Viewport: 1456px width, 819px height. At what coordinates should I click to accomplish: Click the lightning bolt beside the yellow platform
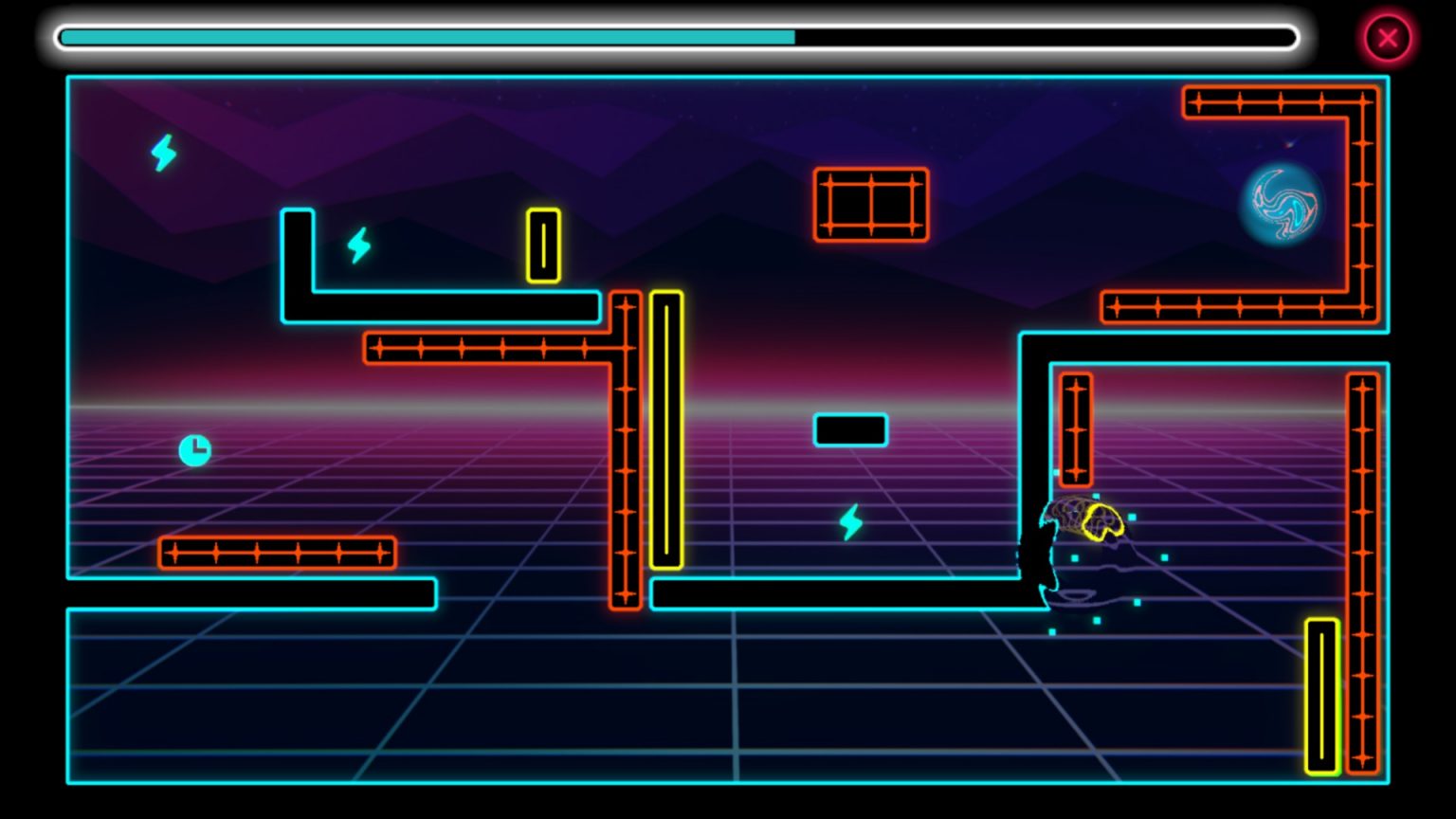[x=358, y=246]
